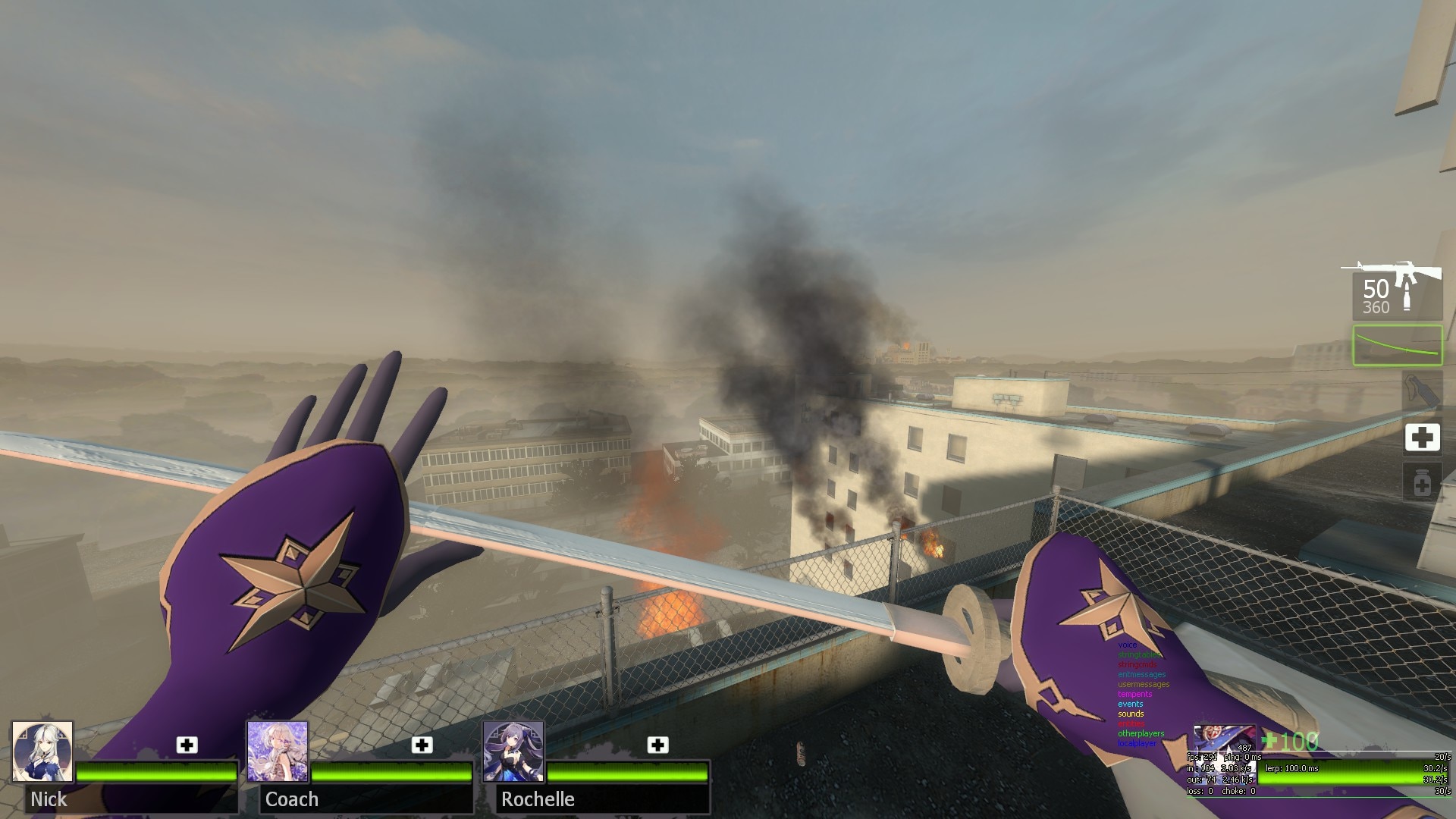Click Rochelle's character portrait
The height and width of the screenshot is (819, 1456).
[513, 752]
